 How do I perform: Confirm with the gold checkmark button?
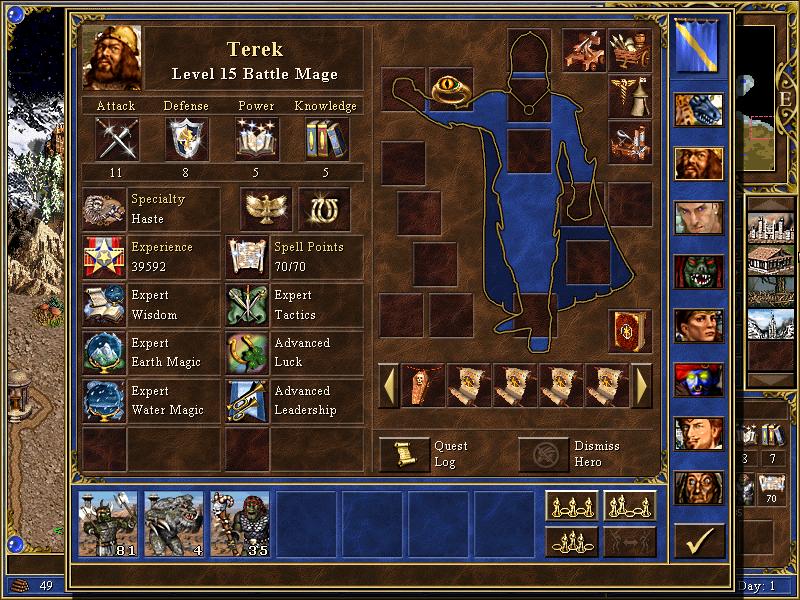[698, 541]
